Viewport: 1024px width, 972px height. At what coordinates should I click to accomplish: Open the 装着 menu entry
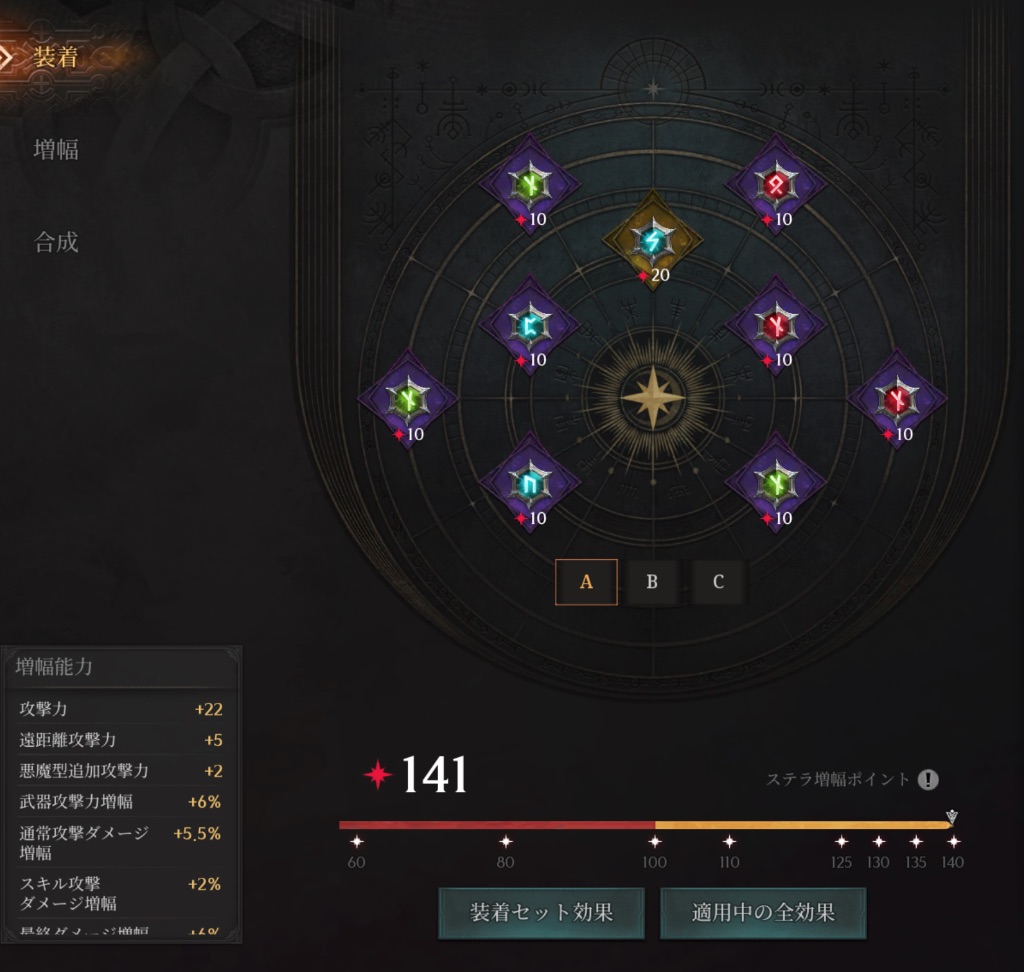[x=56, y=58]
